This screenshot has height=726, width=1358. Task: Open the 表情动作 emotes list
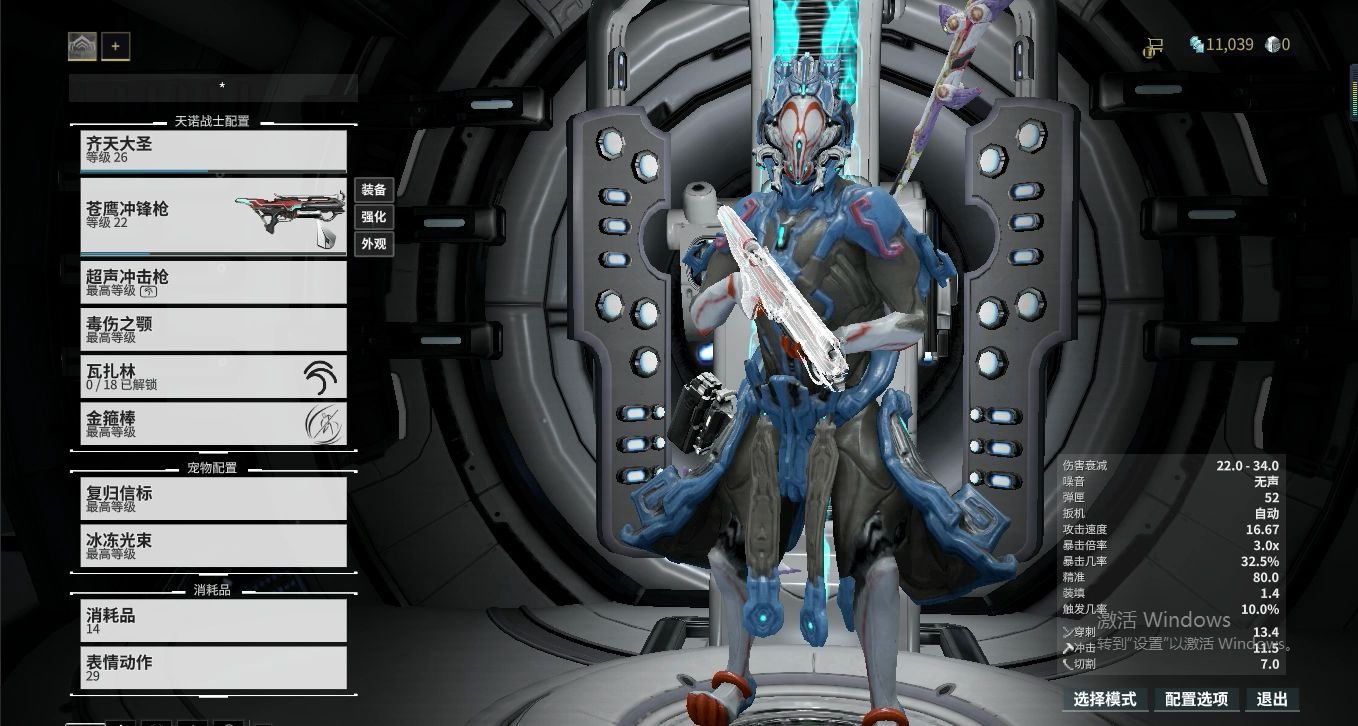(213, 667)
